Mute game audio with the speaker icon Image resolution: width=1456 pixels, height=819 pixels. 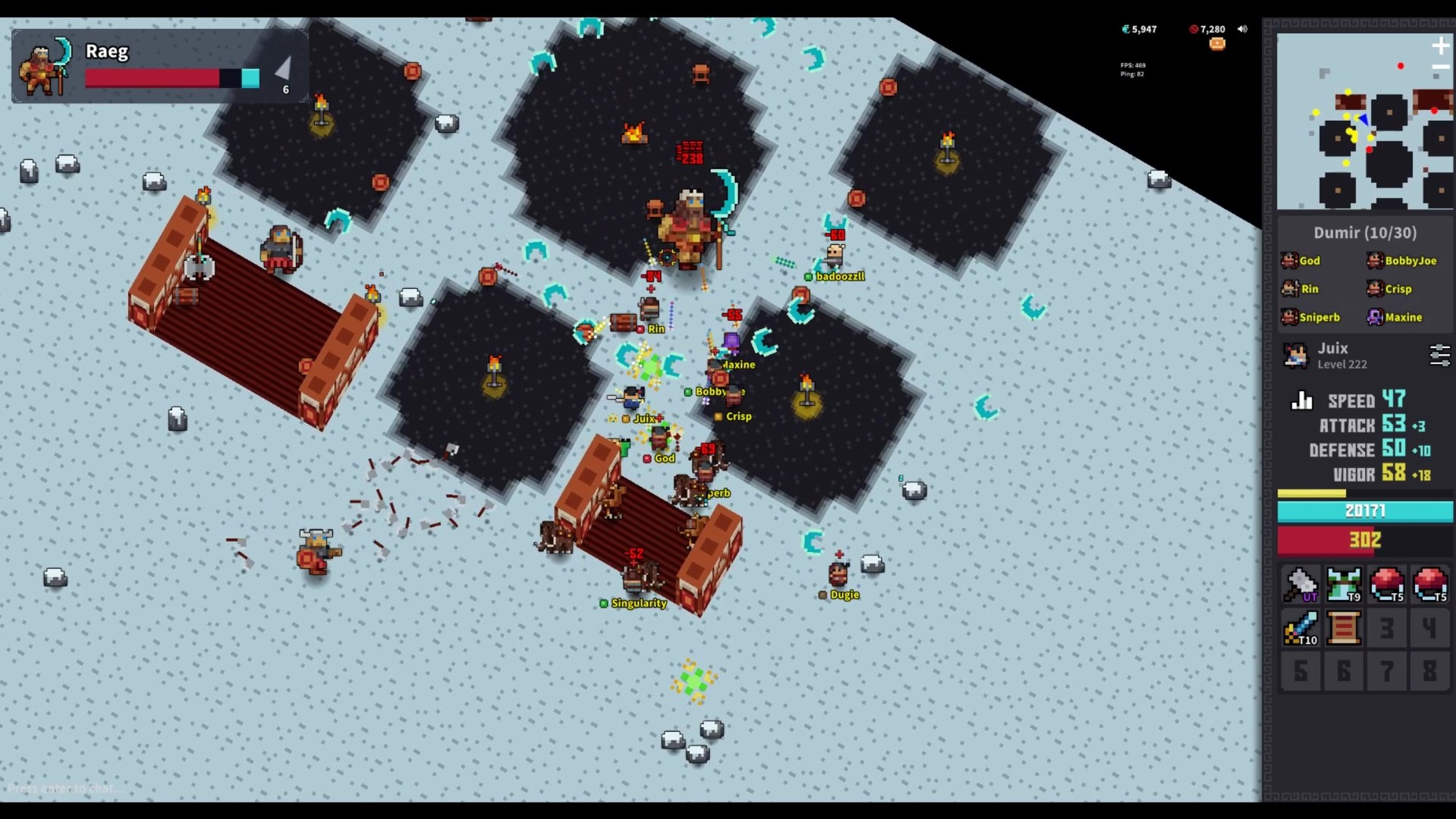pos(1243,29)
